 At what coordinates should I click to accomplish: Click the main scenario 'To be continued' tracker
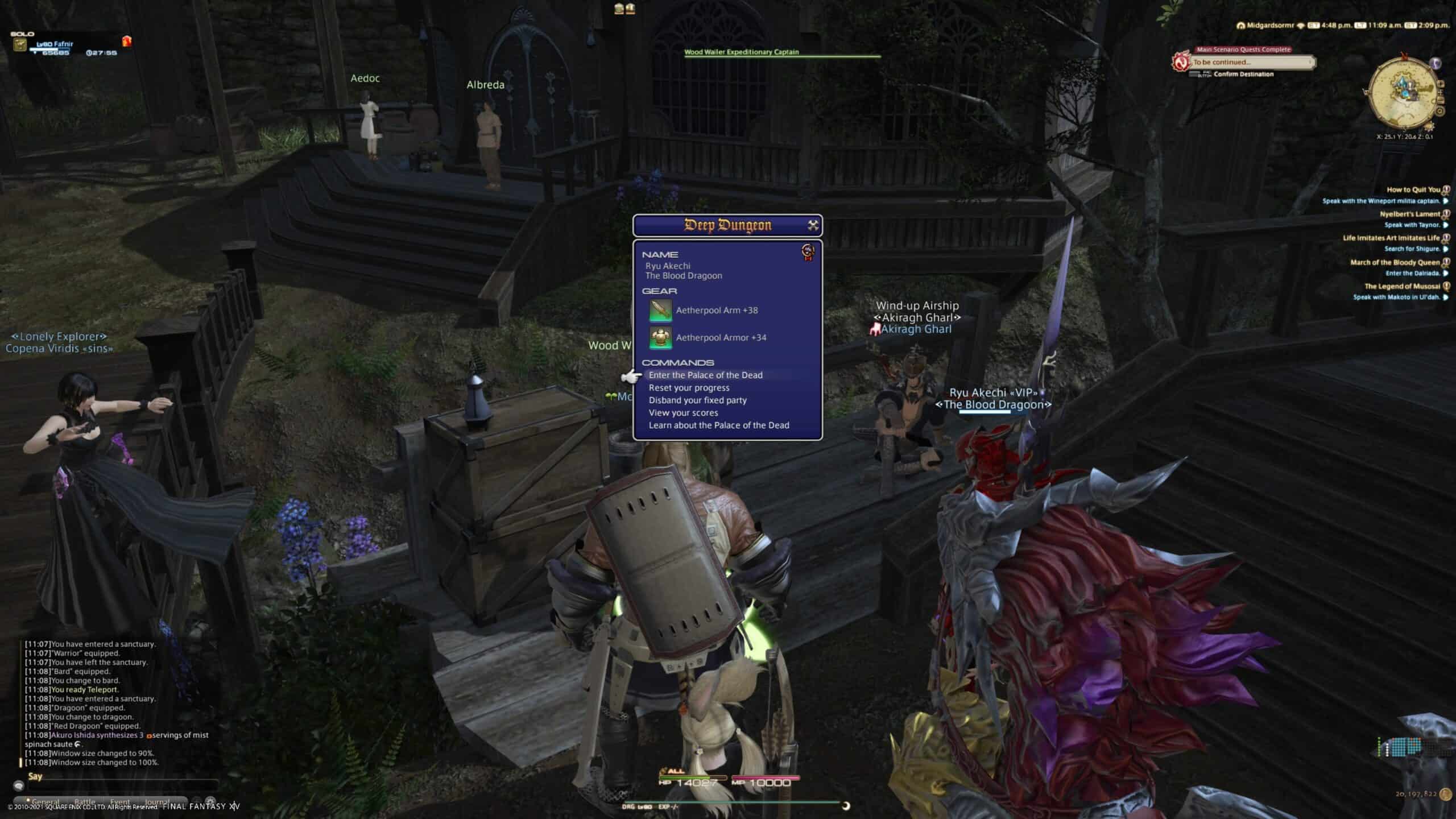tap(1251, 62)
